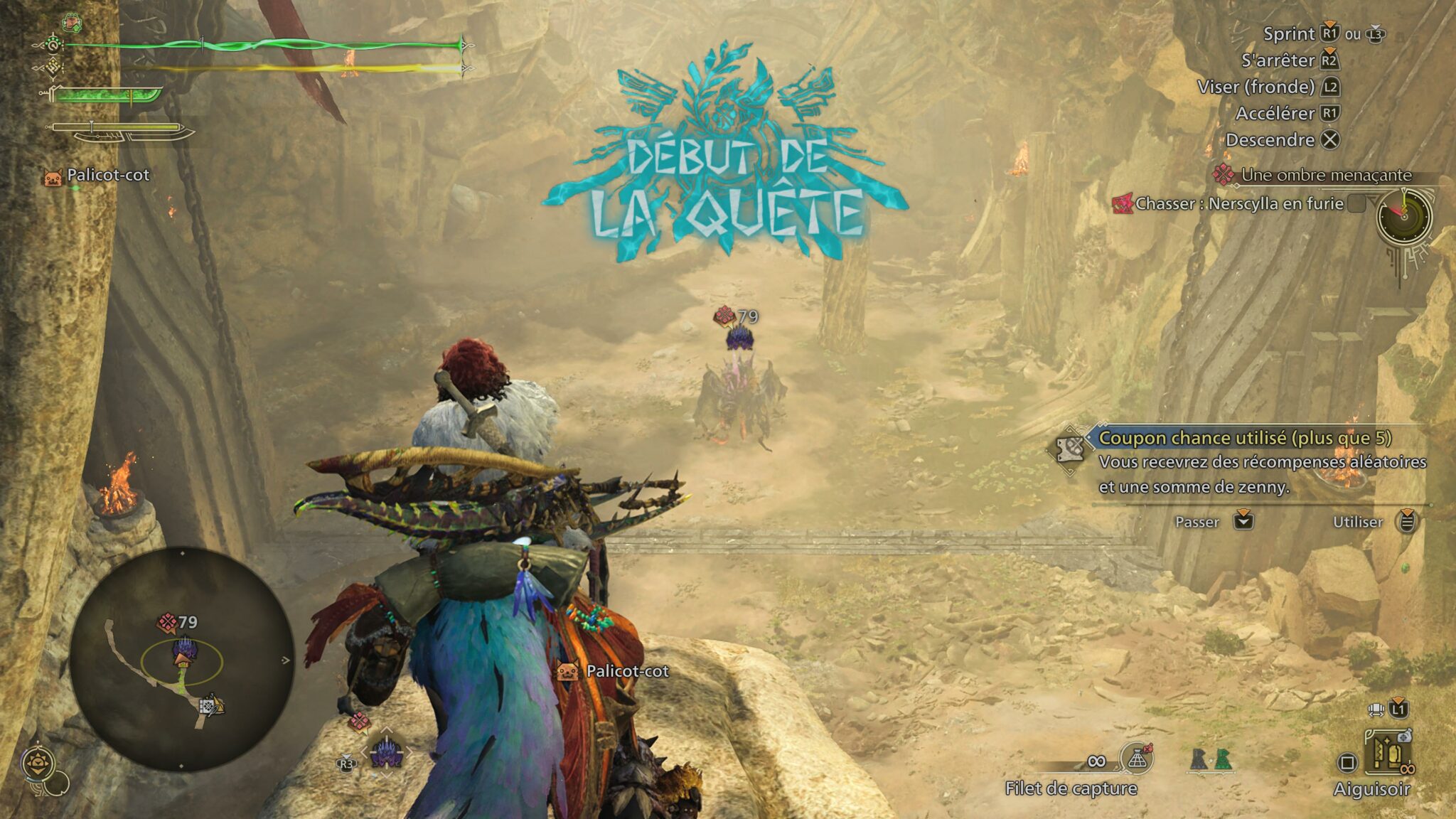Open the circular minimap
Image resolution: width=1456 pixels, height=819 pixels.
182,660
